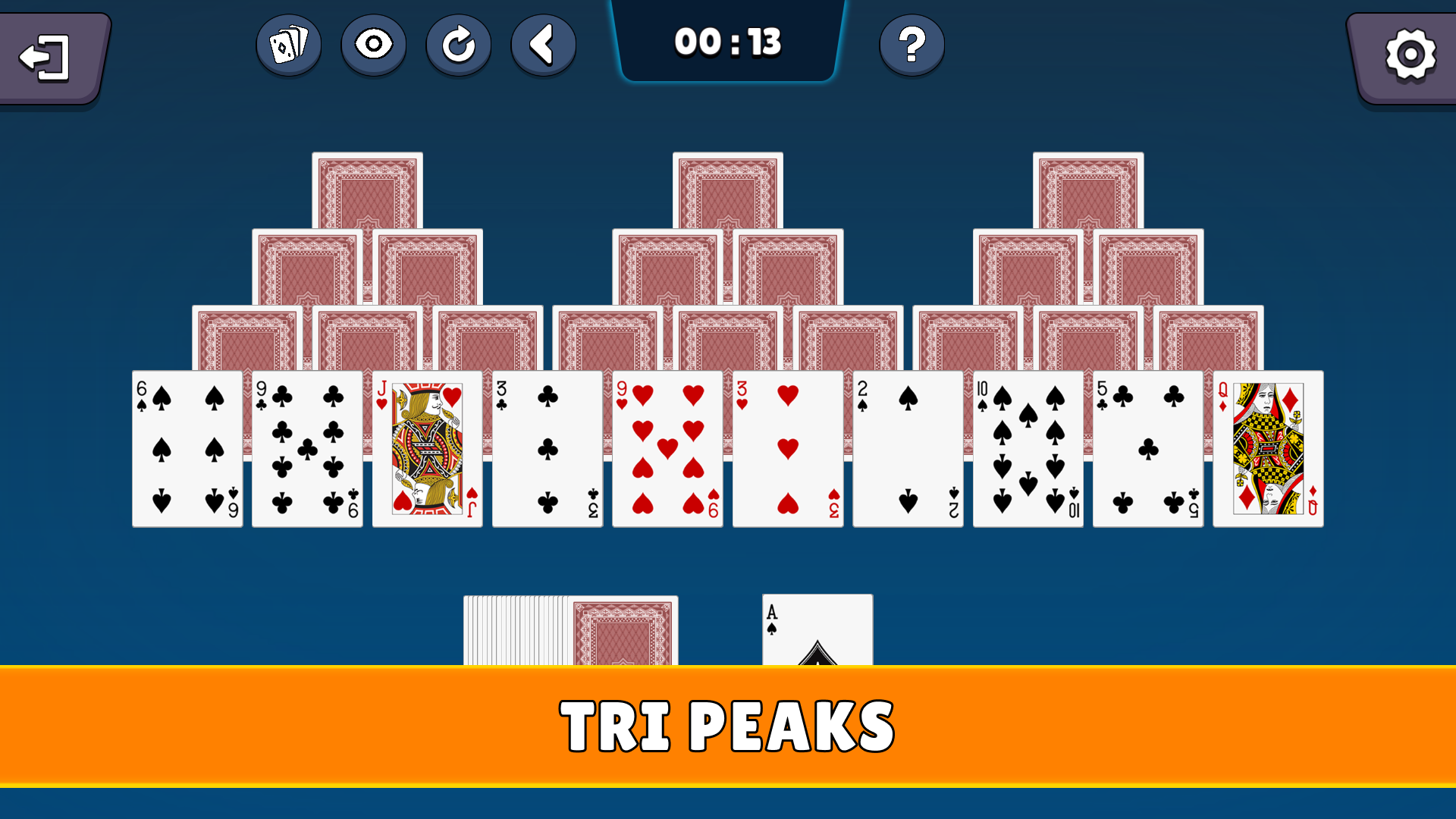Play the nine of hearts
The image size is (1456, 819).
[x=667, y=449]
